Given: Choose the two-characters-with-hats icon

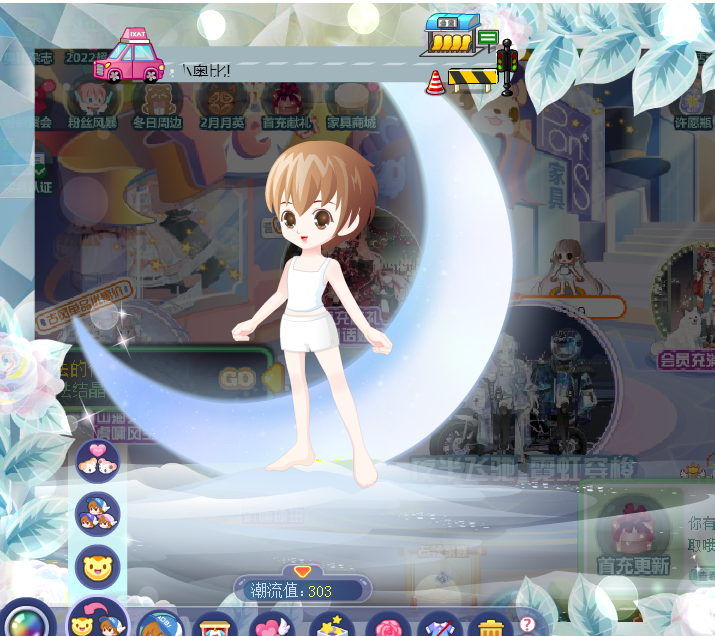Looking at the screenshot, I should (x=98, y=514).
